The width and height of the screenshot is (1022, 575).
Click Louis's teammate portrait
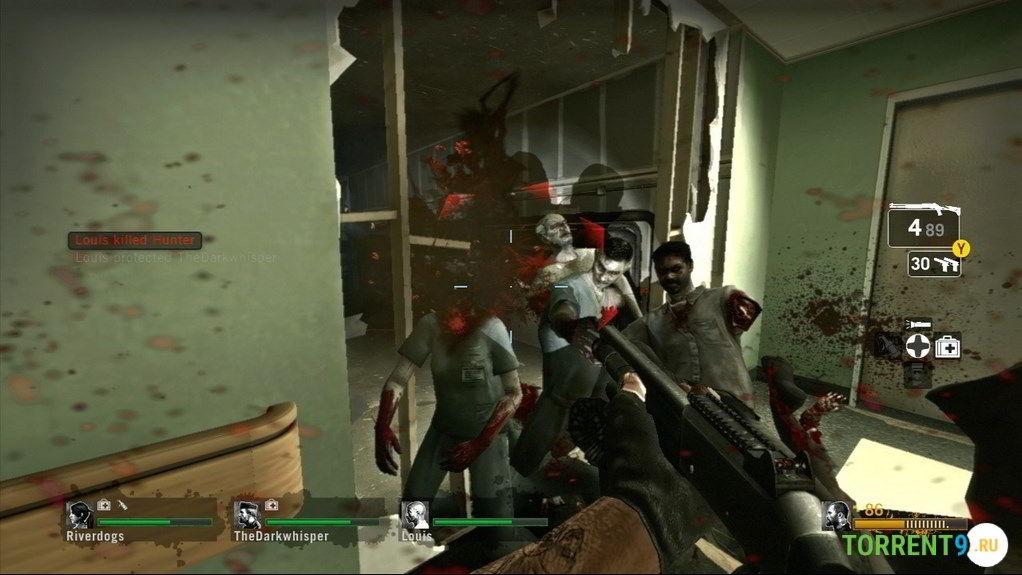(414, 514)
